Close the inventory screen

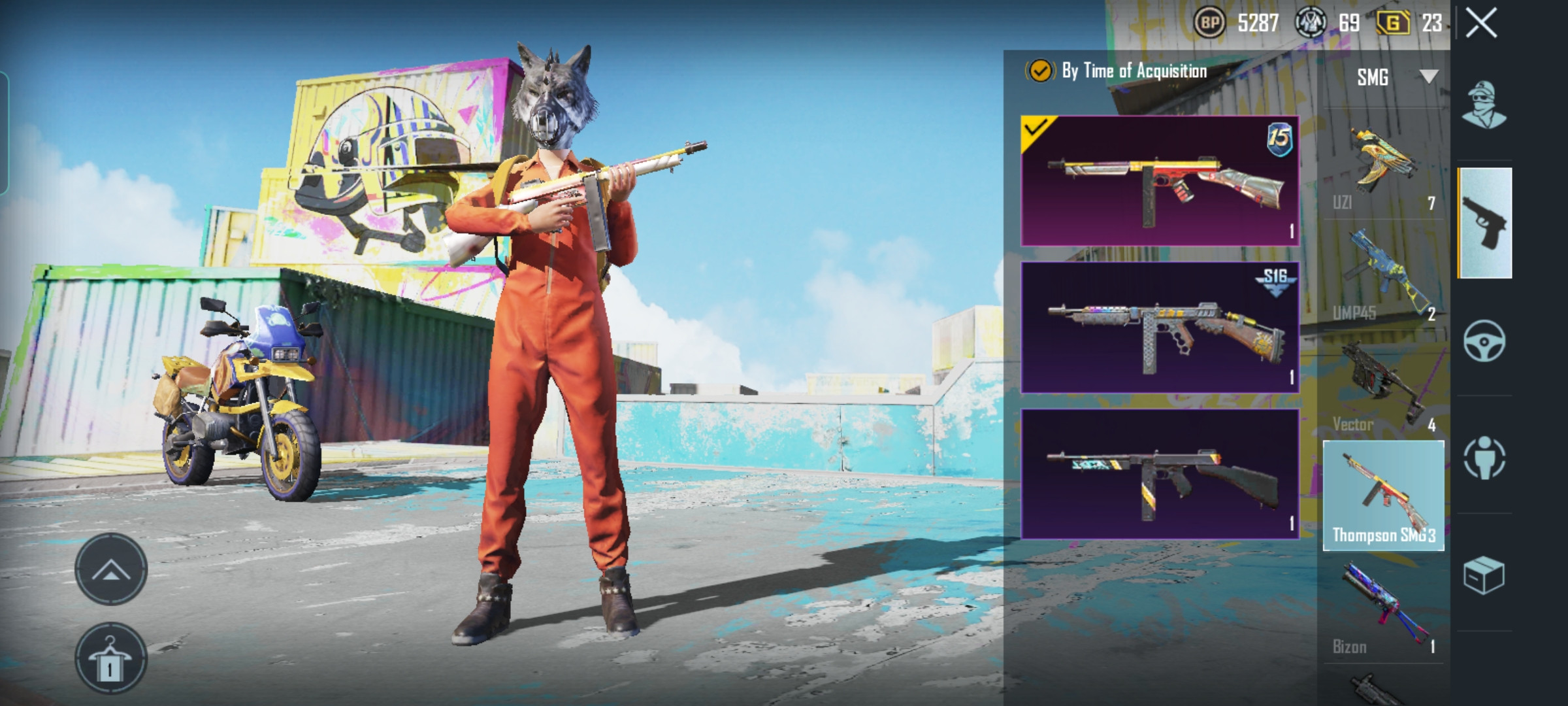coord(1481,24)
